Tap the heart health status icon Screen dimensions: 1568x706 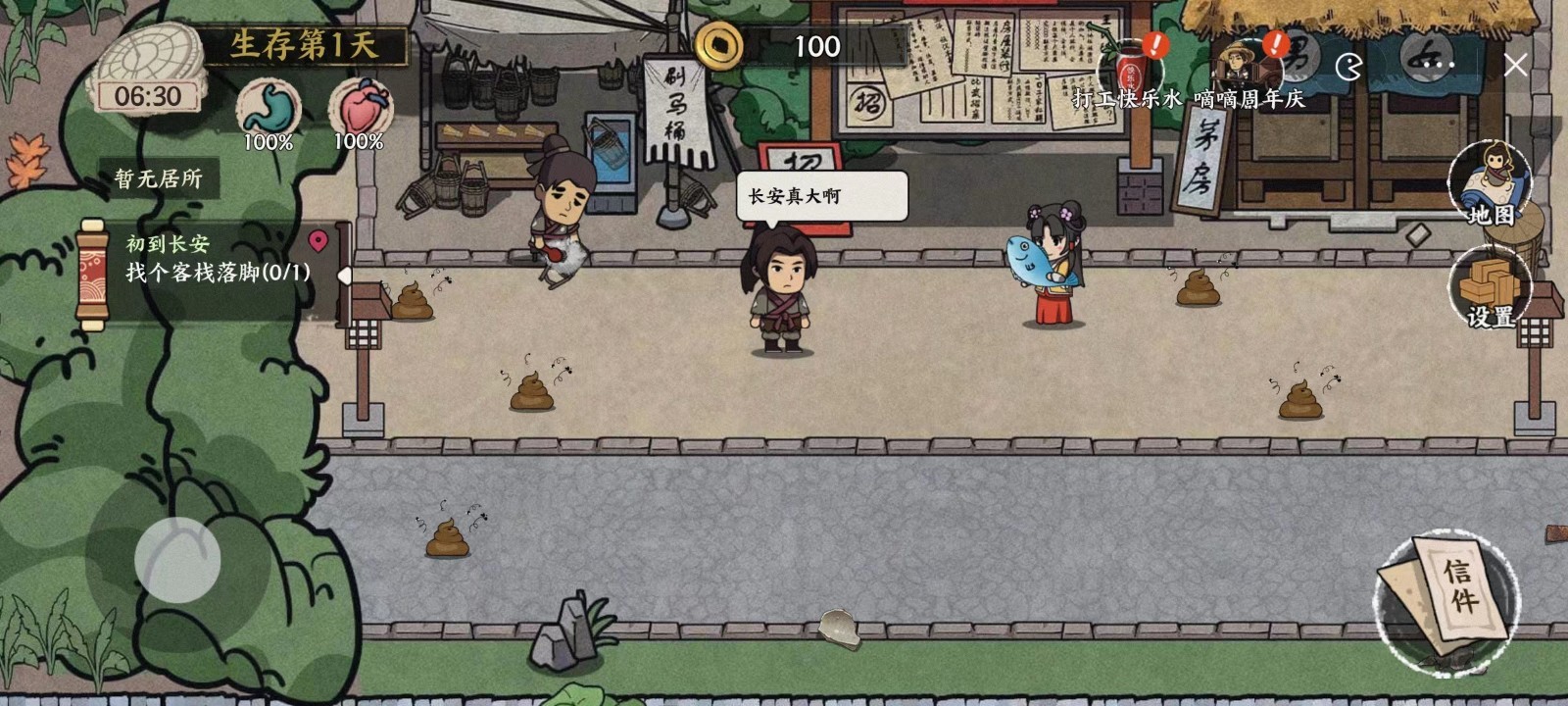click(x=360, y=108)
